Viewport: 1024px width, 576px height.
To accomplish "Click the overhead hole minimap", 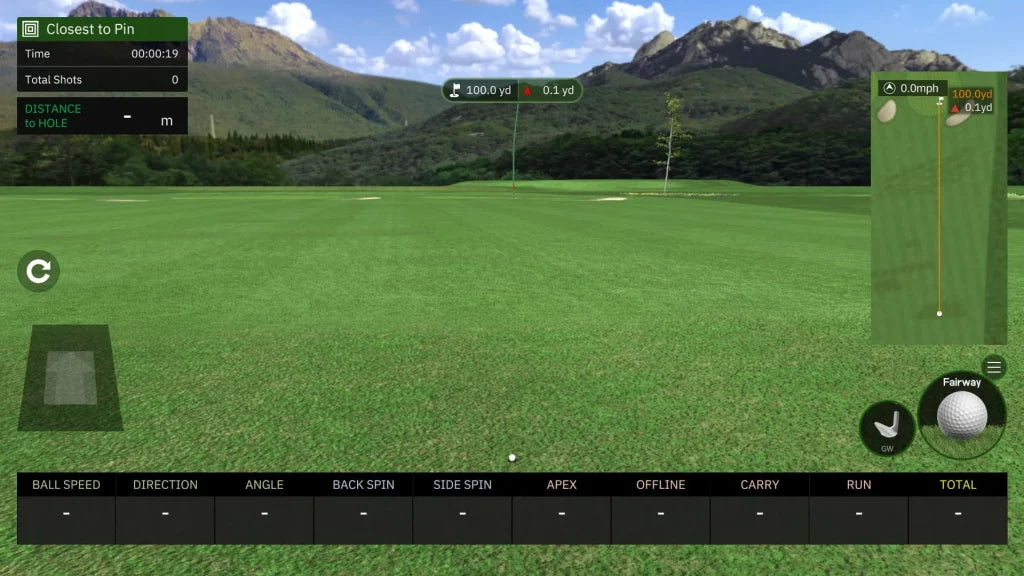I will point(938,208).
